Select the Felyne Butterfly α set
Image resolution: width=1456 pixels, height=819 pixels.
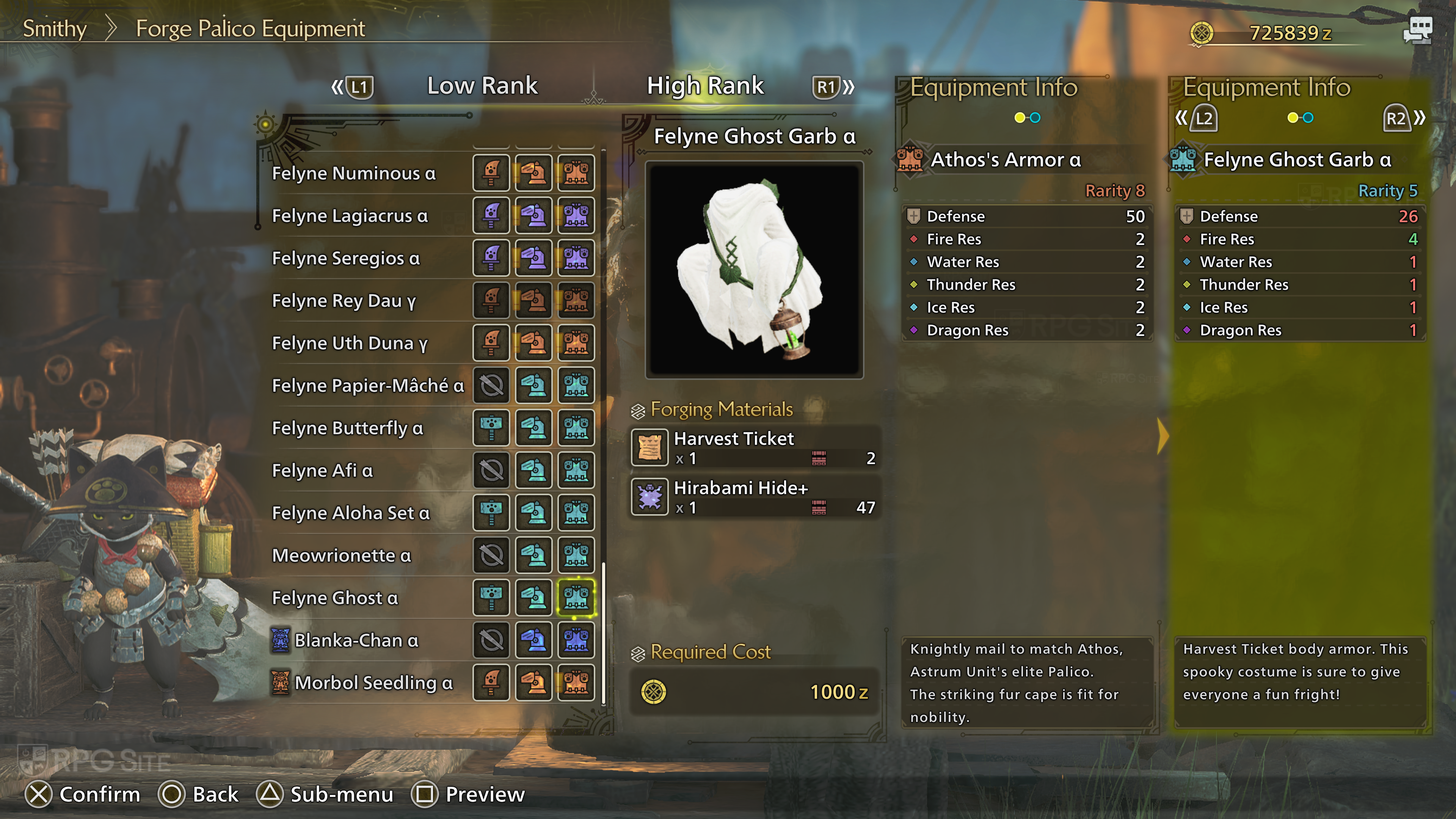[x=348, y=428]
